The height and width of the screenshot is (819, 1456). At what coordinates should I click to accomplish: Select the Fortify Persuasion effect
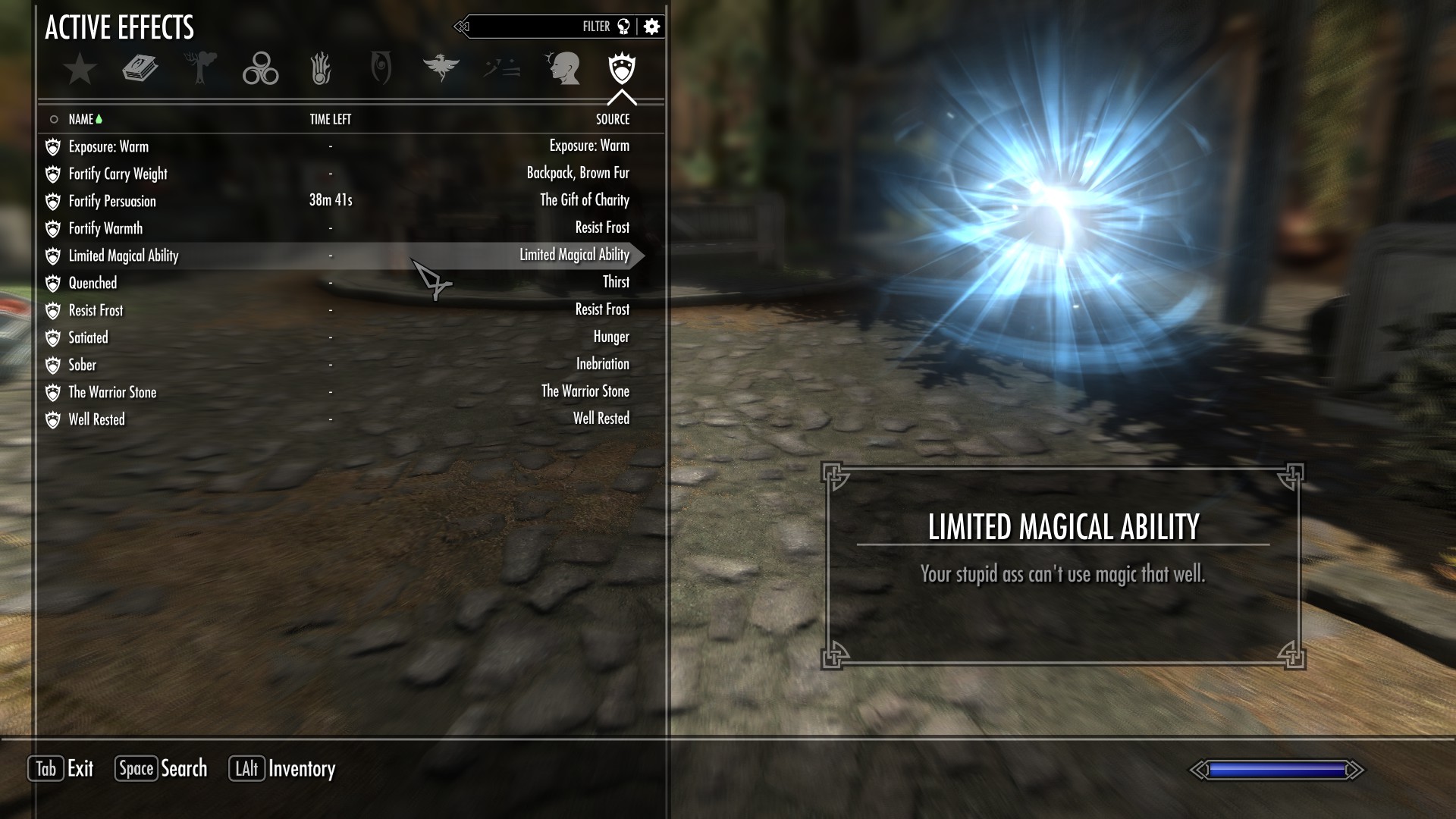[x=112, y=201]
